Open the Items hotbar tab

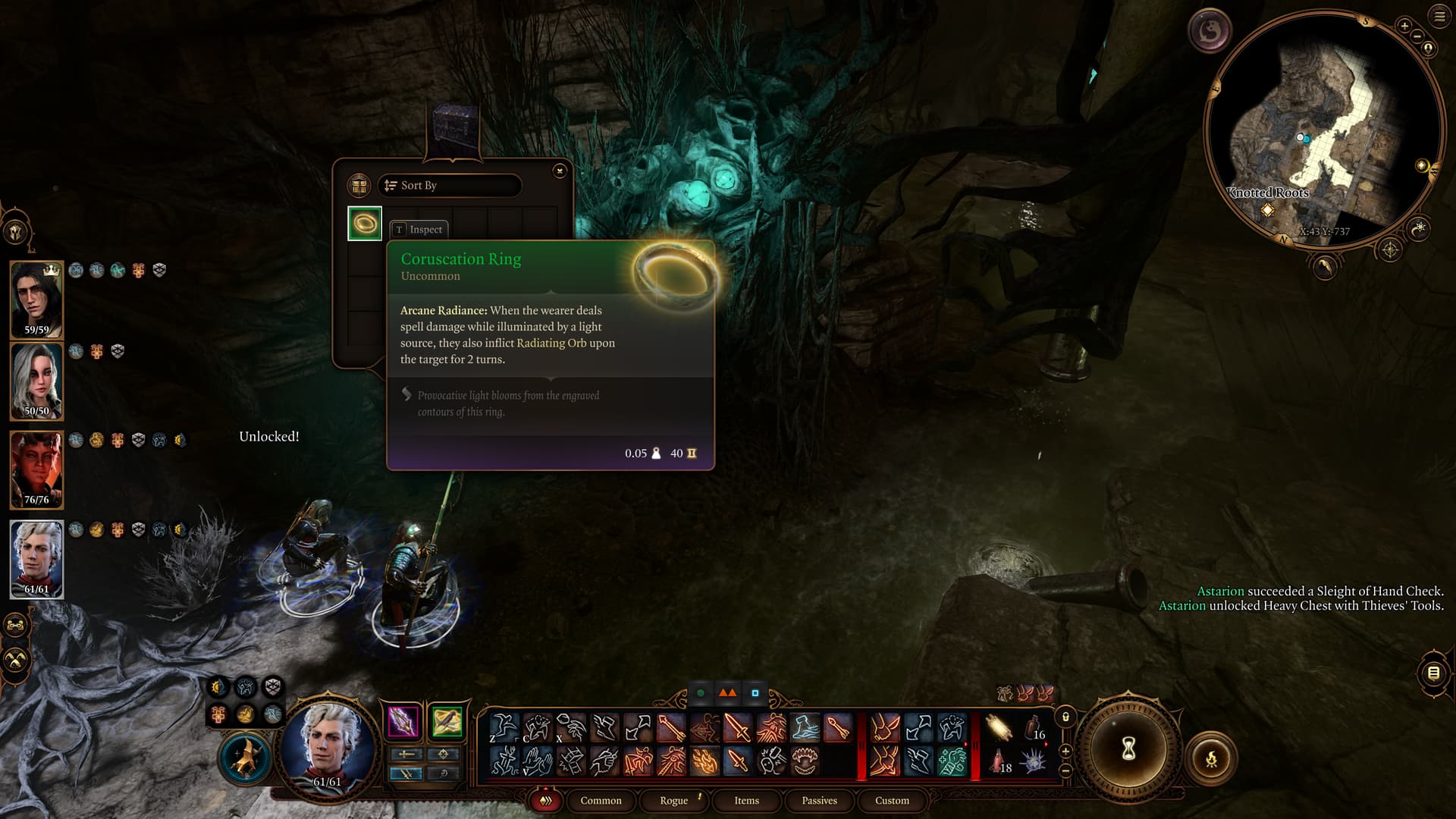pyautogui.click(x=746, y=801)
